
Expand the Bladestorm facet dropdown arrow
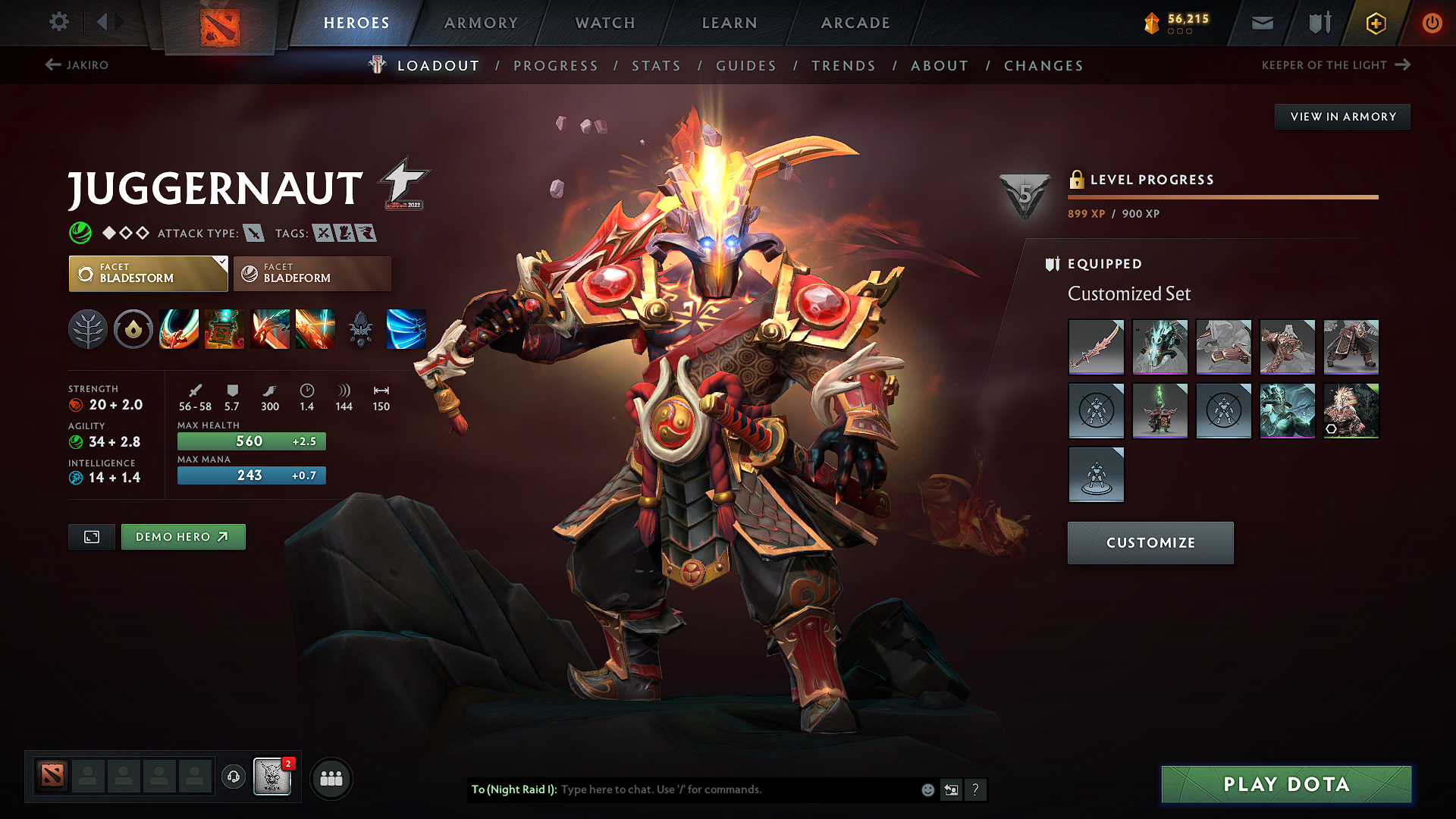coord(221,262)
